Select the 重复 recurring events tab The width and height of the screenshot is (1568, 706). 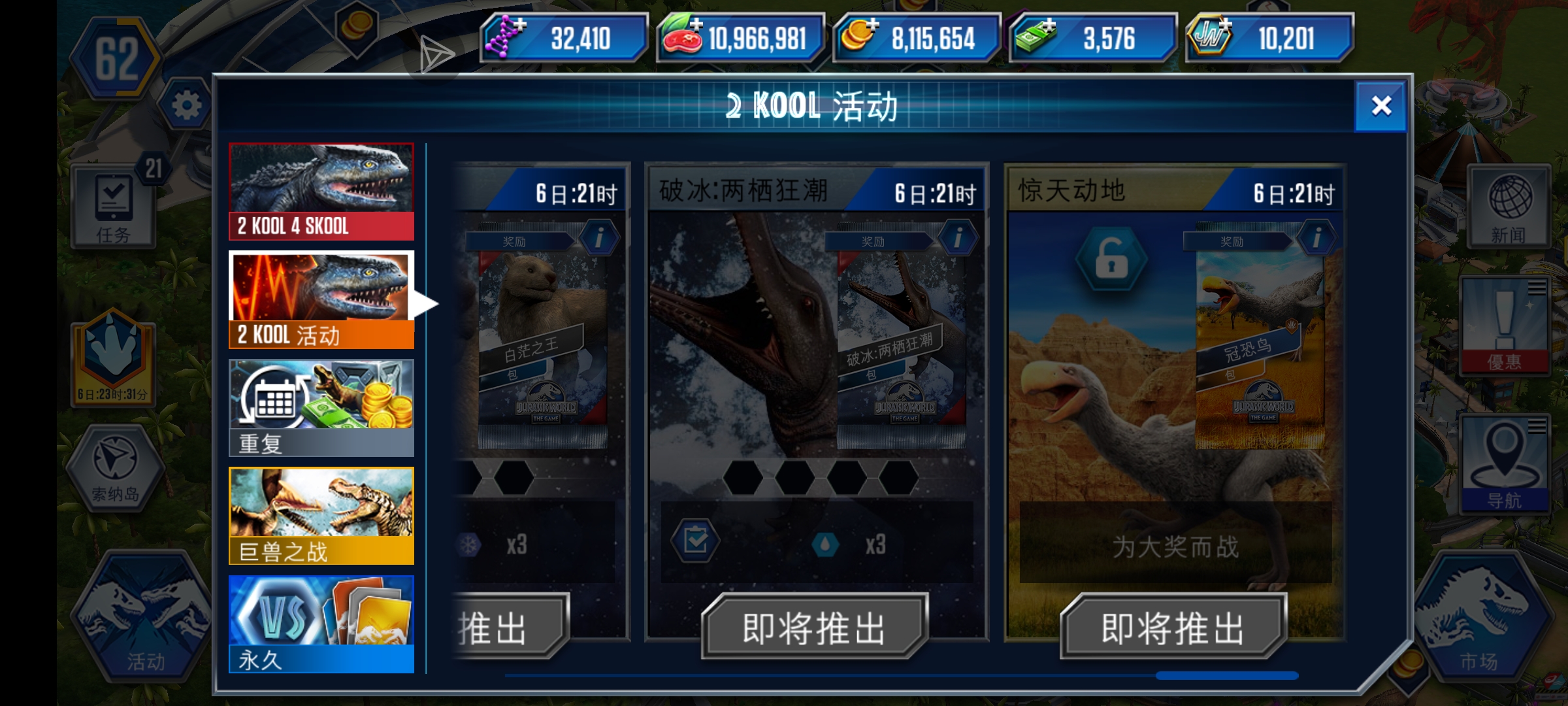(321, 405)
